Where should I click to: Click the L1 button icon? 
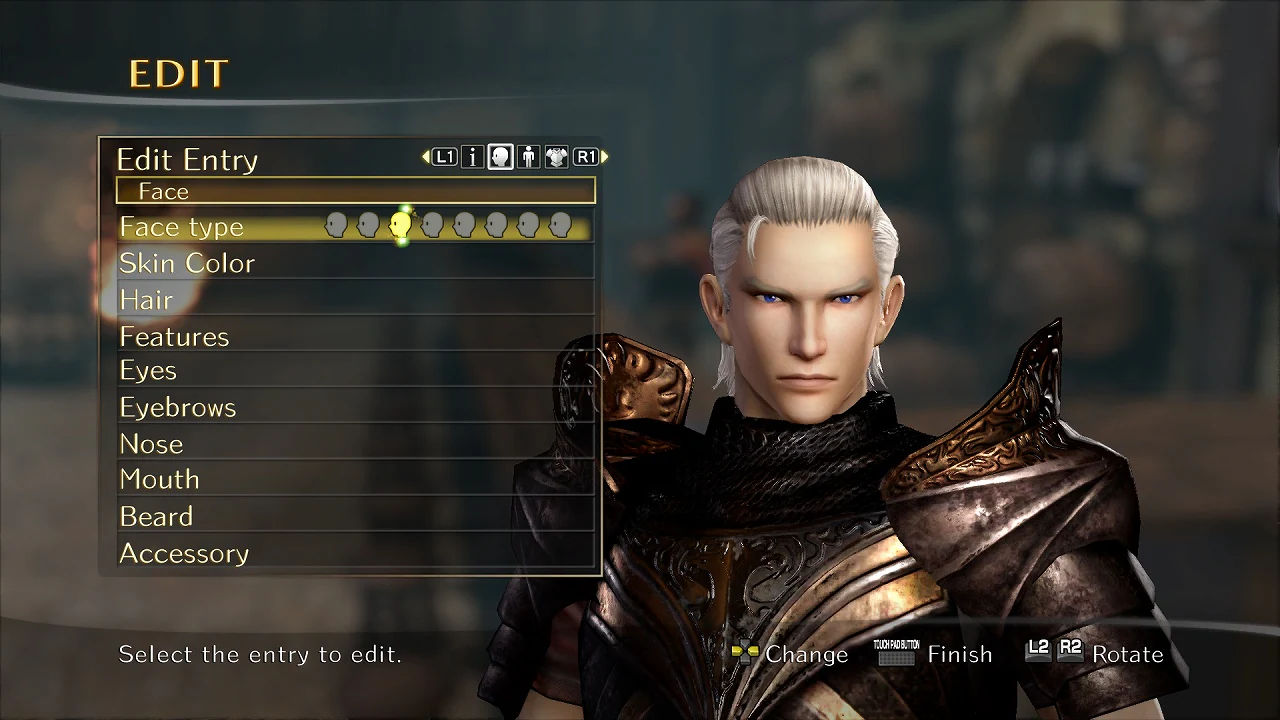[x=444, y=157]
